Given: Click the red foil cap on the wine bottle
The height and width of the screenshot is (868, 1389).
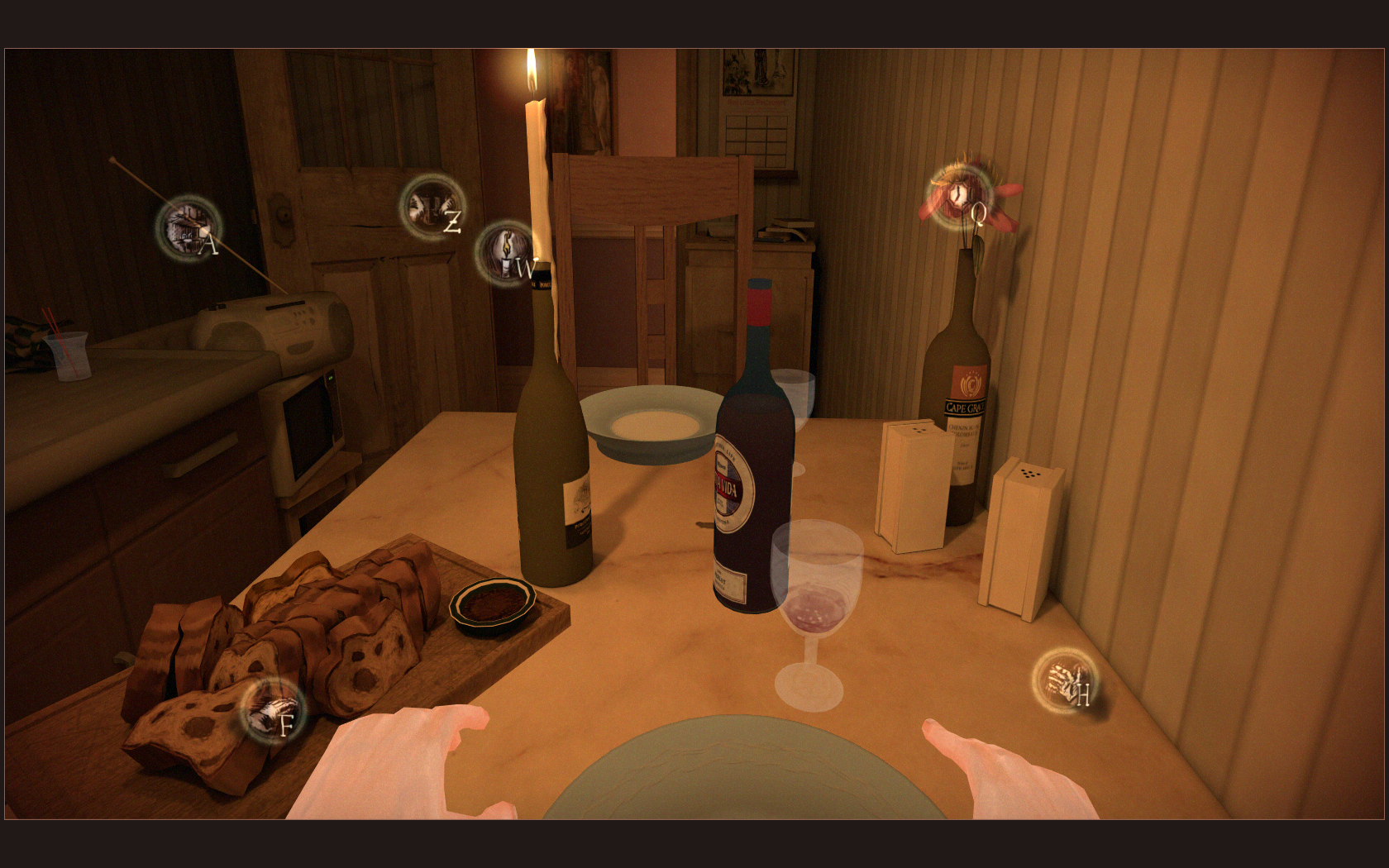Looking at the screenshot, I should [x=761, y=302].
